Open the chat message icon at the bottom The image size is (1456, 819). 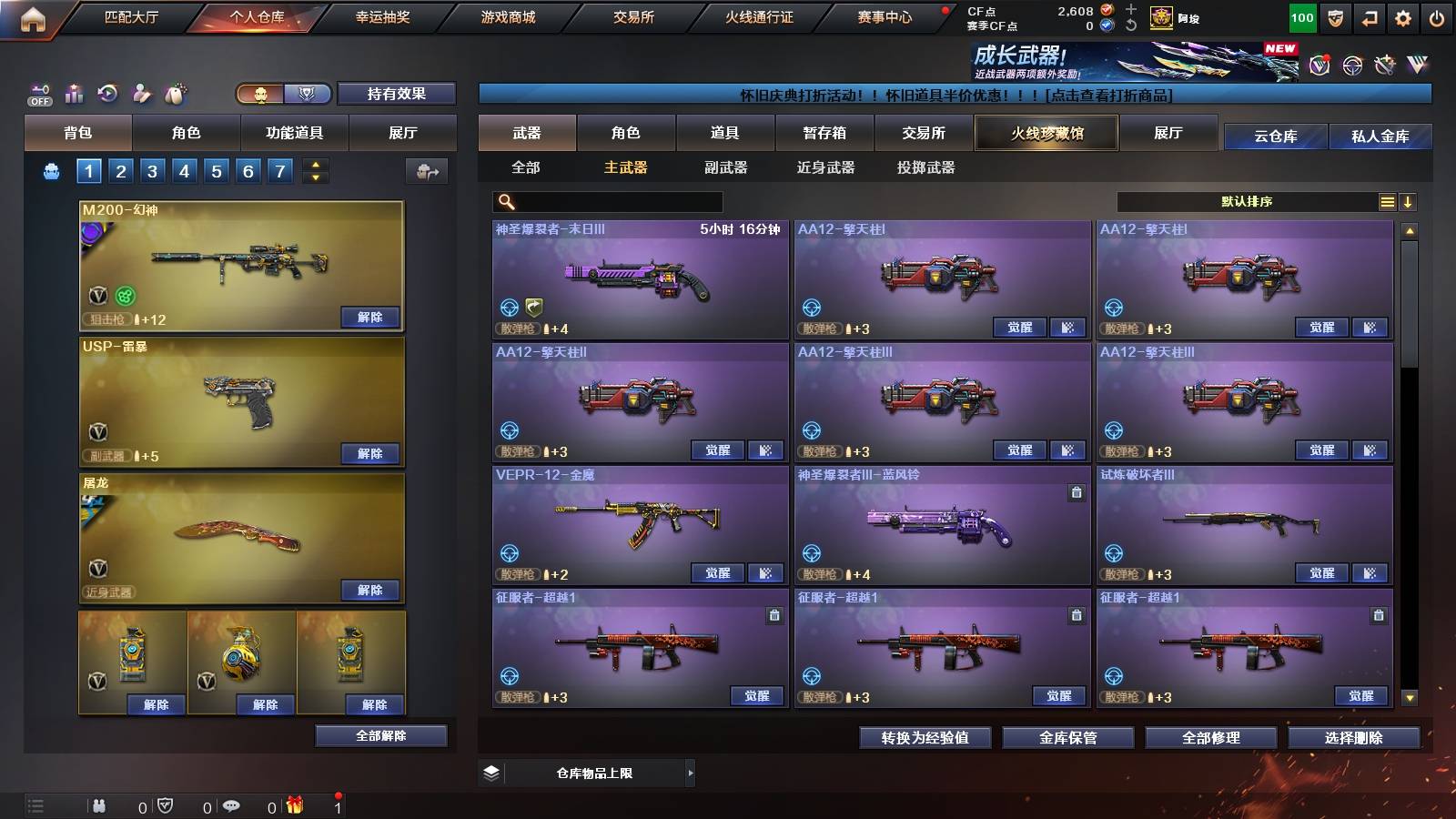click(230, 805)
